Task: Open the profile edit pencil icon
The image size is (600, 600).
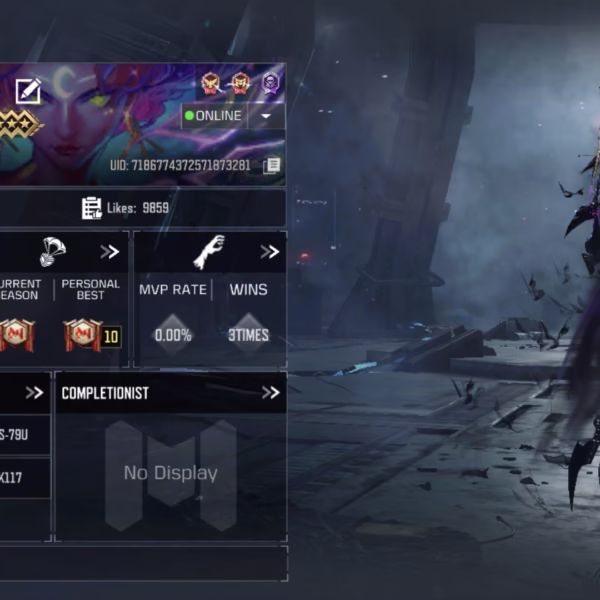Action: [x=28, y=92]
